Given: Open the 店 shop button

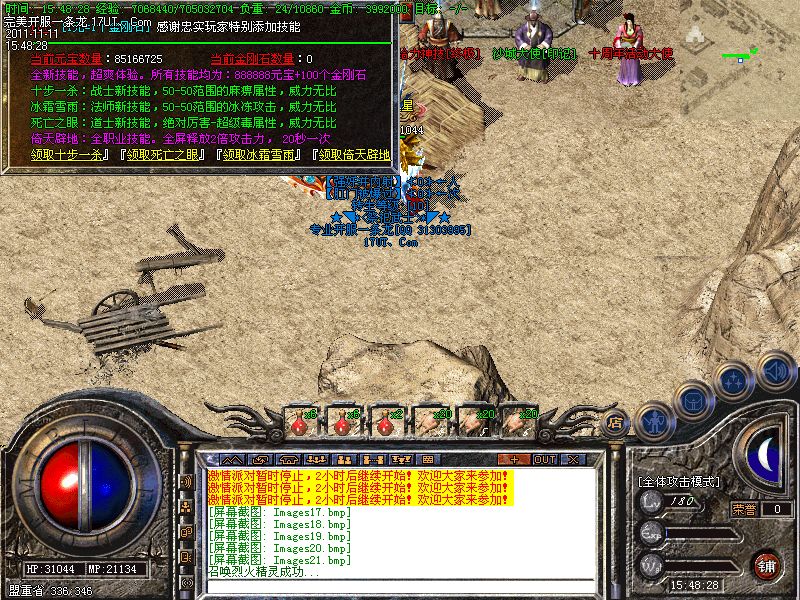Looking at the screenshot, I should [x=616, y=424].
